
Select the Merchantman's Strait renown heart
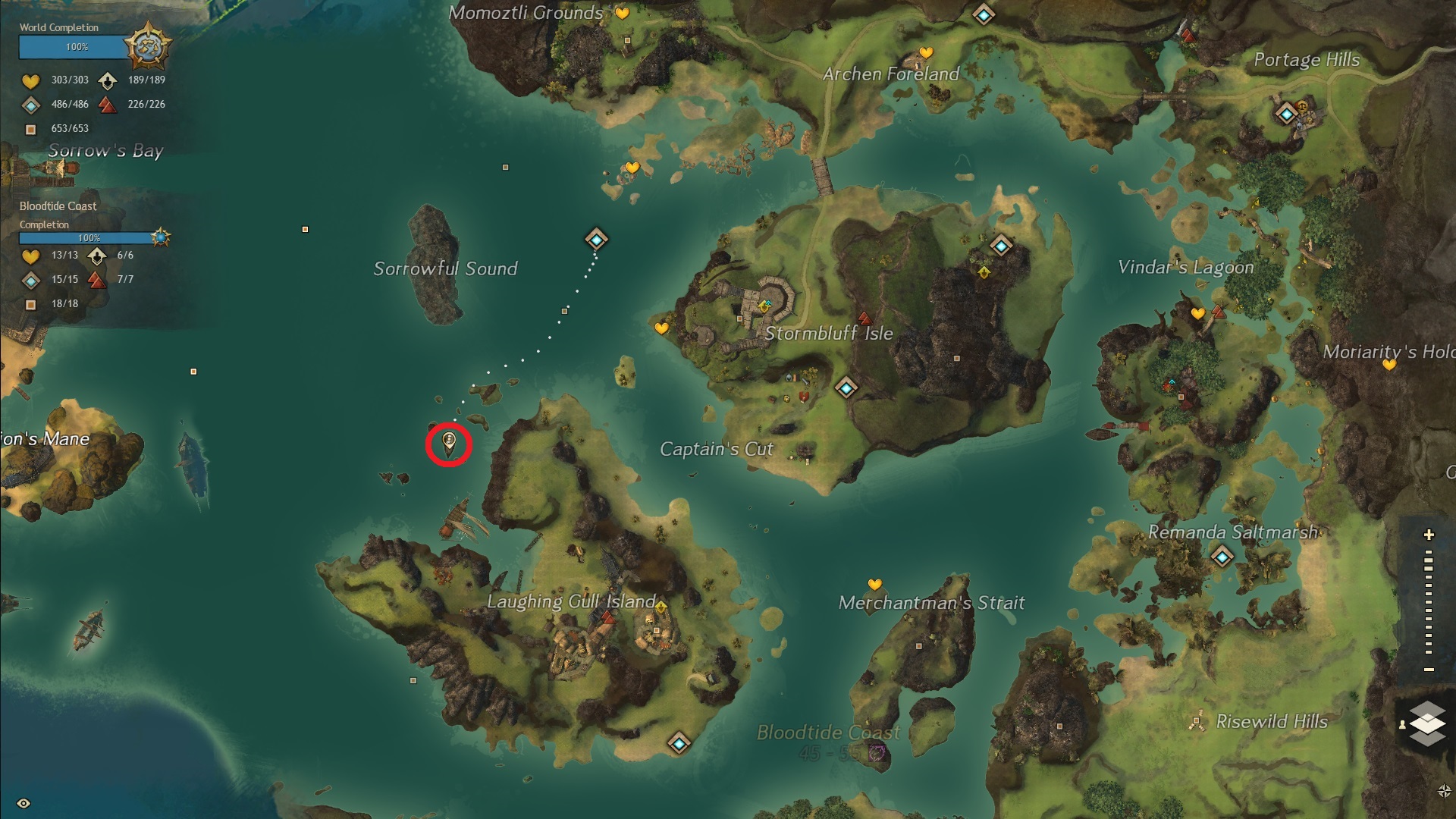[874, 585]
